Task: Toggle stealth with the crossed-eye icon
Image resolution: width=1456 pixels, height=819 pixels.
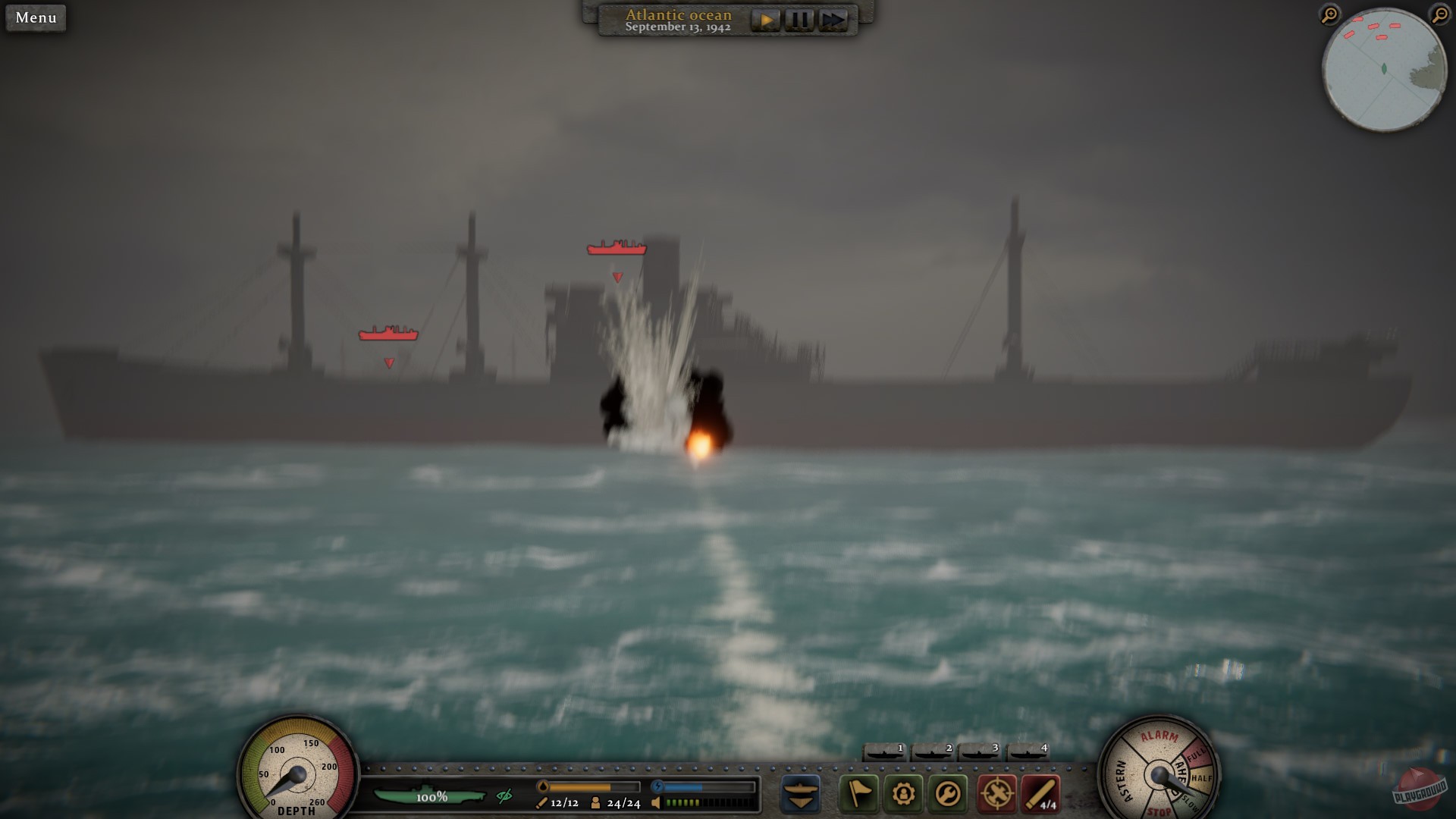Action: click(x=504, y=796)
